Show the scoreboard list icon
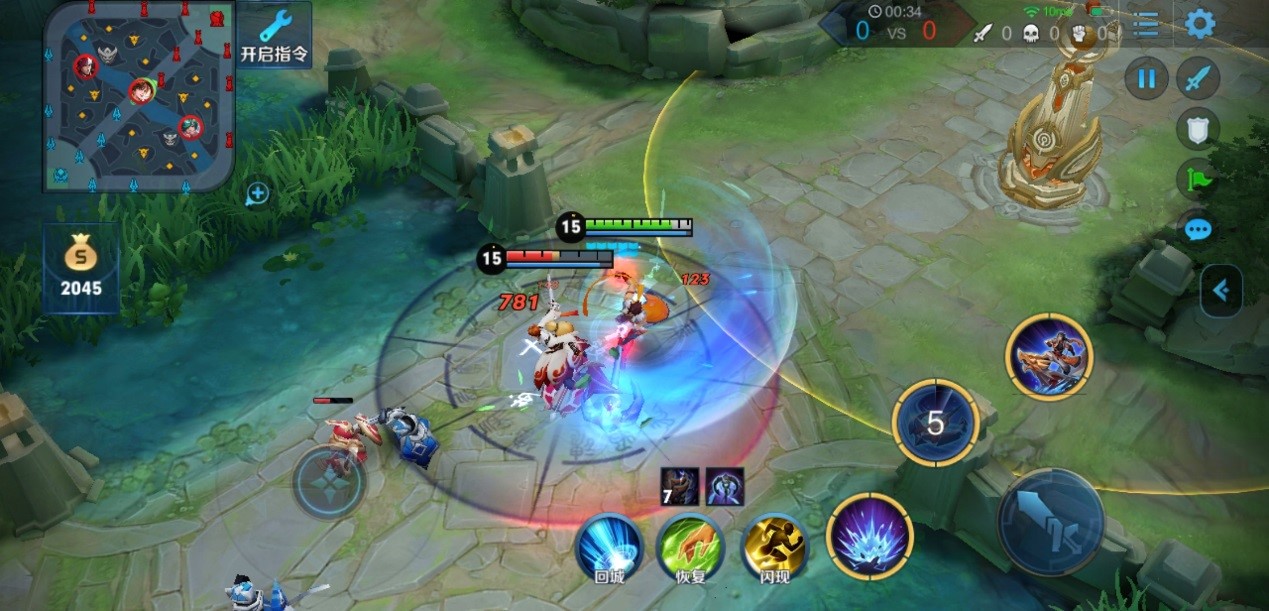This screenshot has width=1269, height=611. [1146, 25]
